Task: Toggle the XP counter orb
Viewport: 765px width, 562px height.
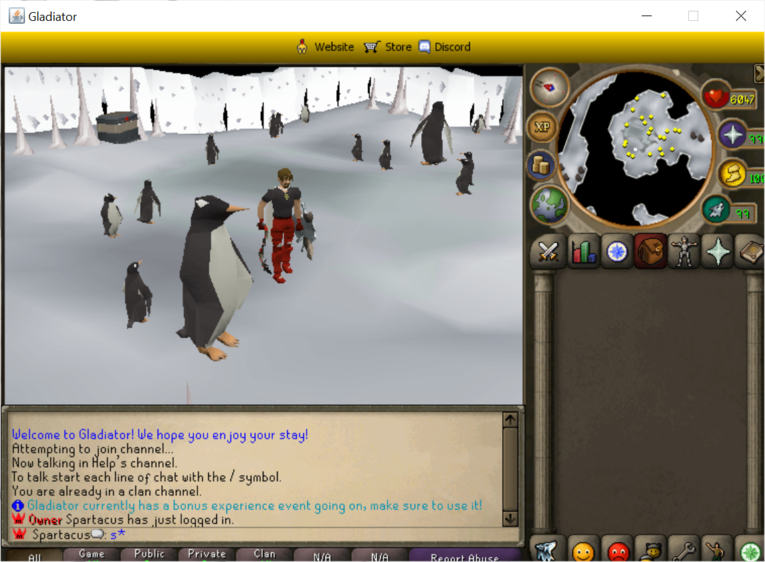Action: pos(541,127)
